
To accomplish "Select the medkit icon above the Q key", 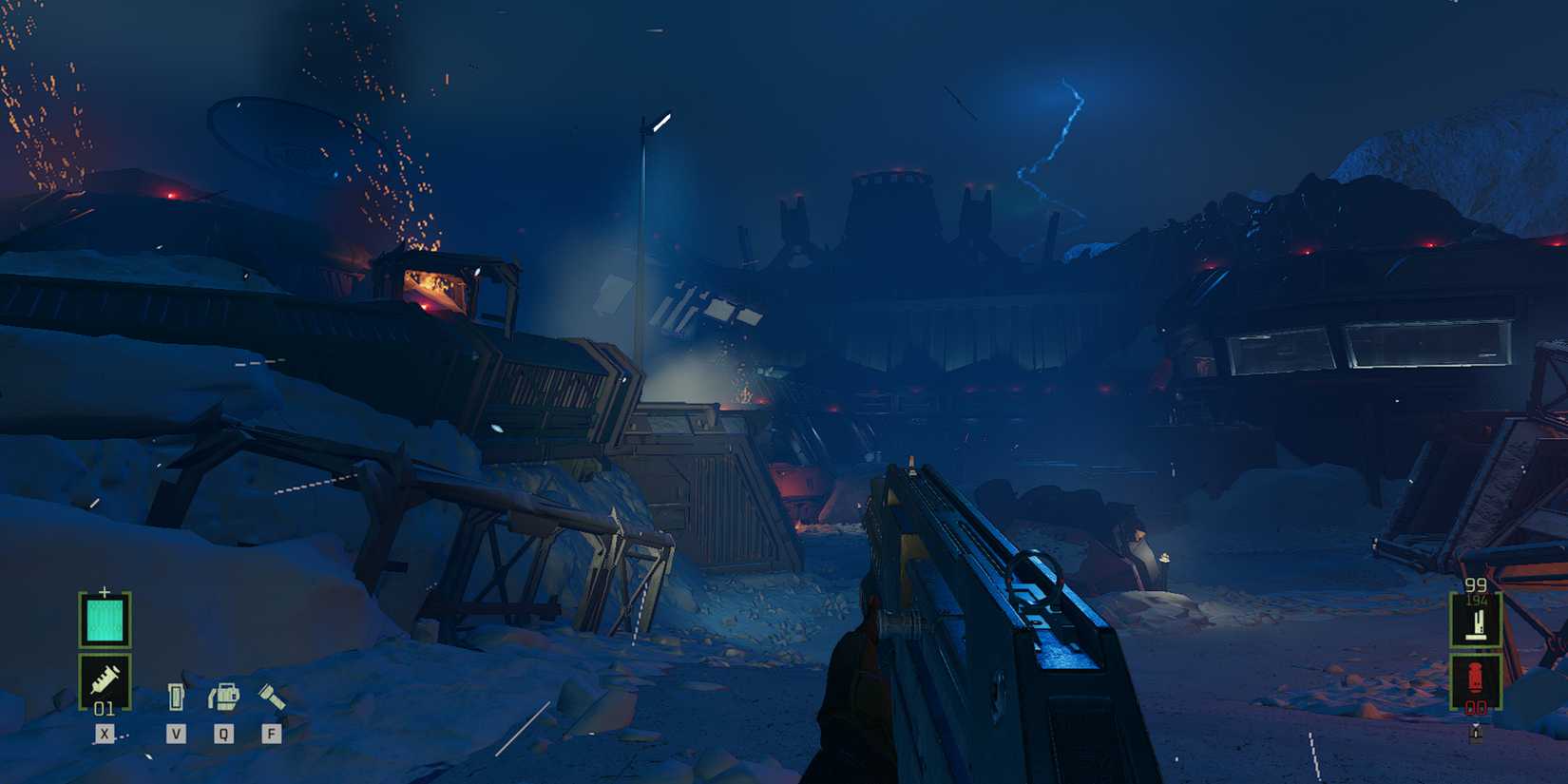I will pos(224,694).
